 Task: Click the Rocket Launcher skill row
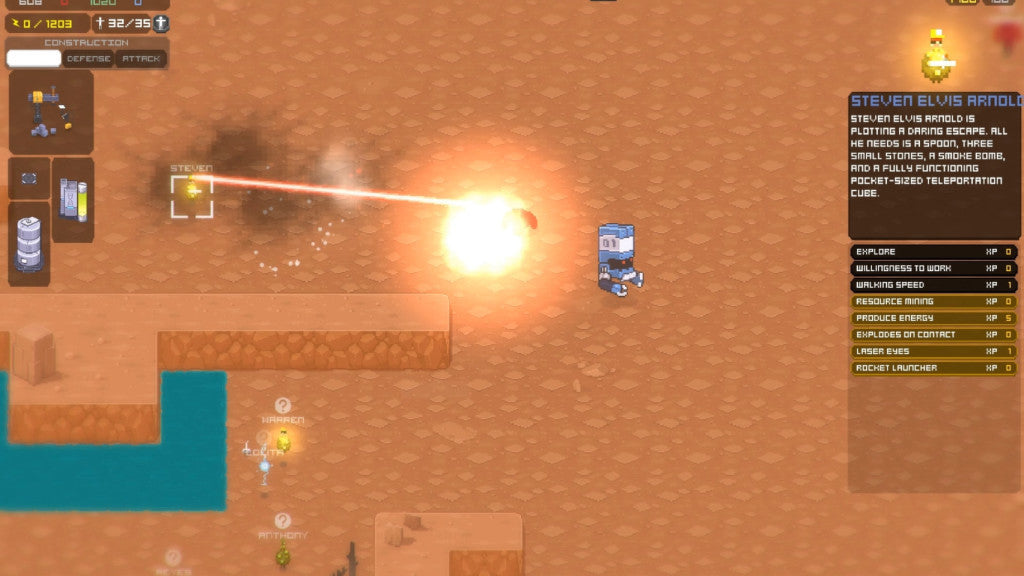[933, 368]
